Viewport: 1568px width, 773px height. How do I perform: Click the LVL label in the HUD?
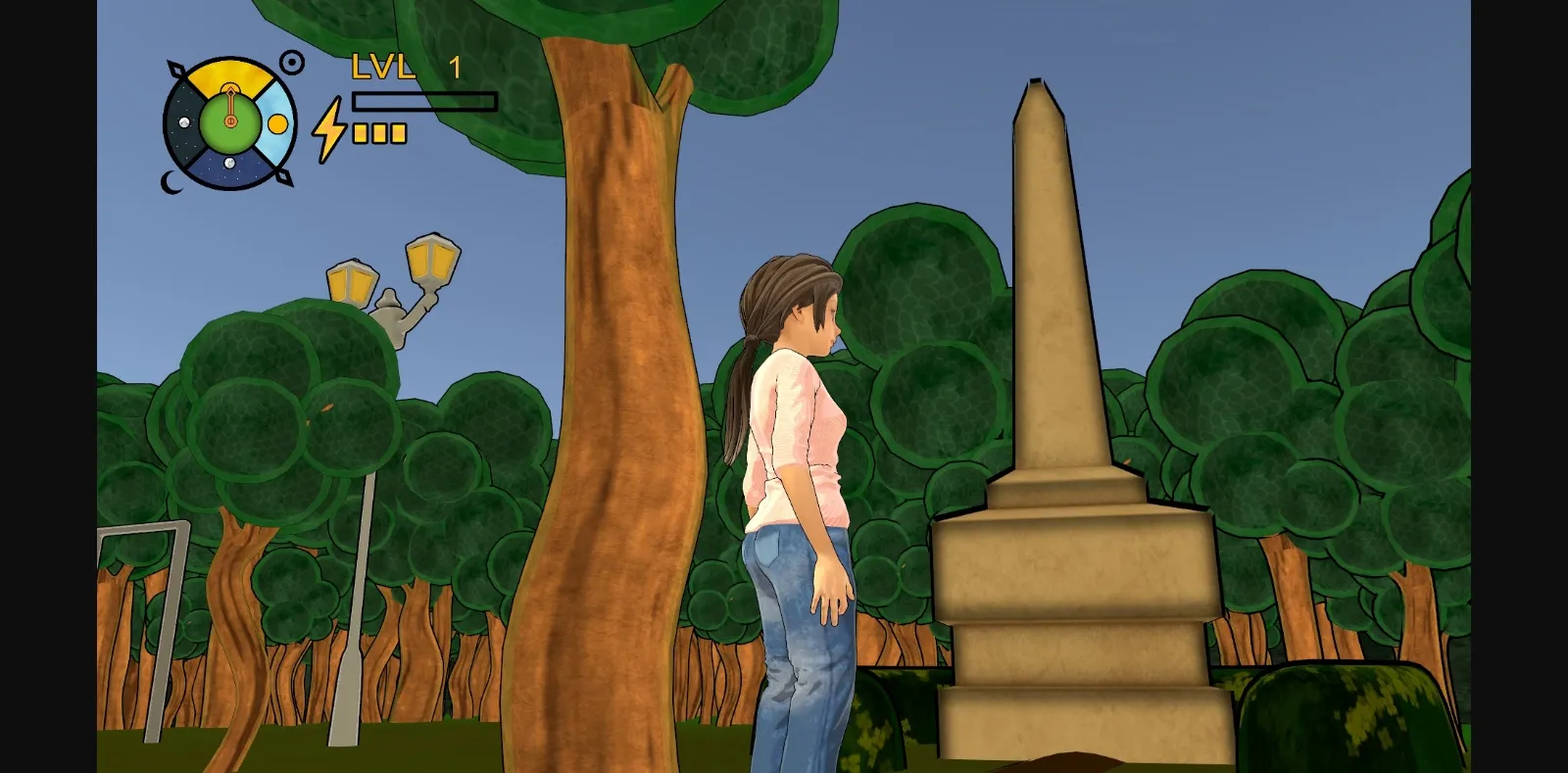click(384, 65)
